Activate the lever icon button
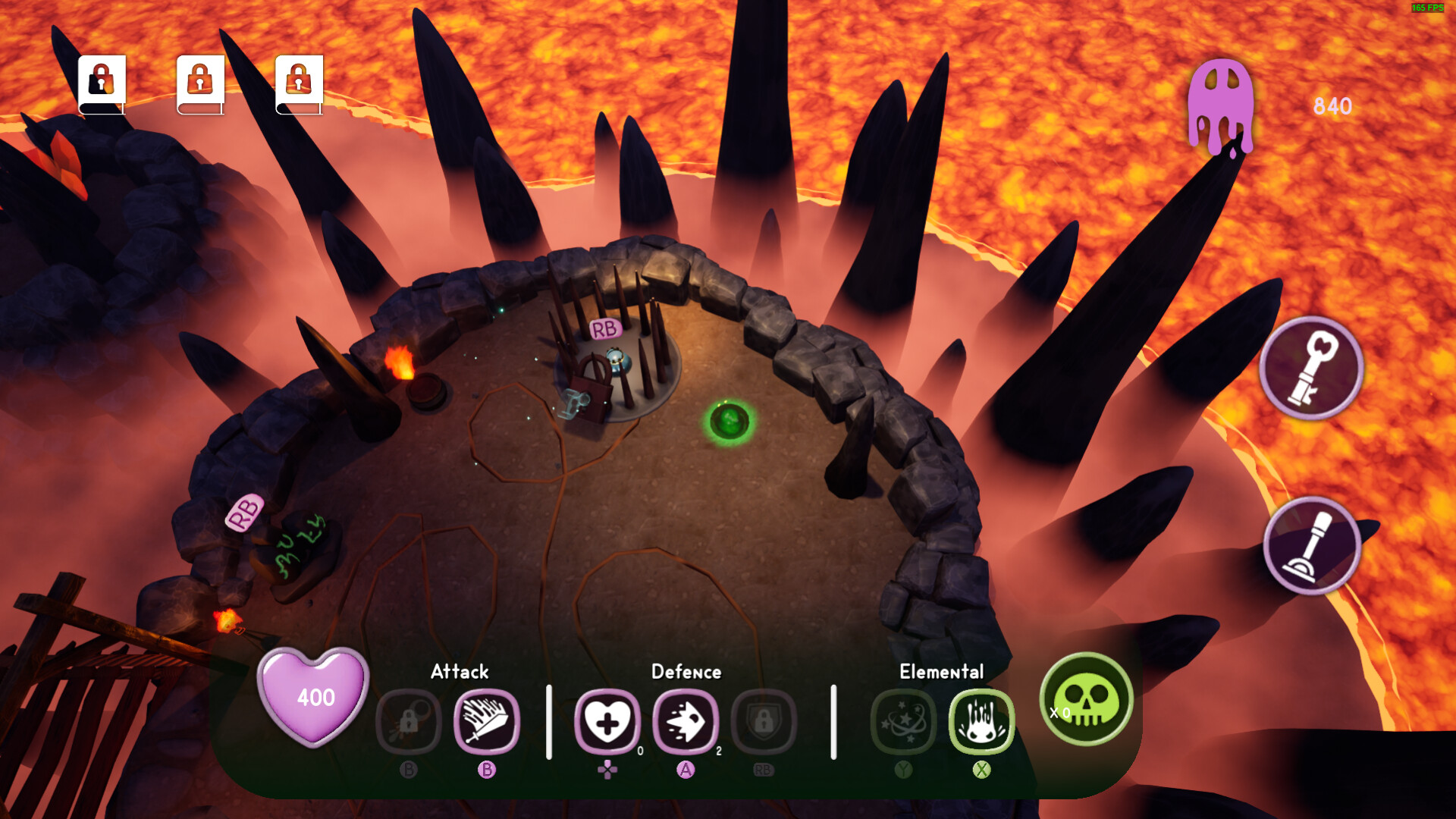The image size is (1456, 819). 1312,546
